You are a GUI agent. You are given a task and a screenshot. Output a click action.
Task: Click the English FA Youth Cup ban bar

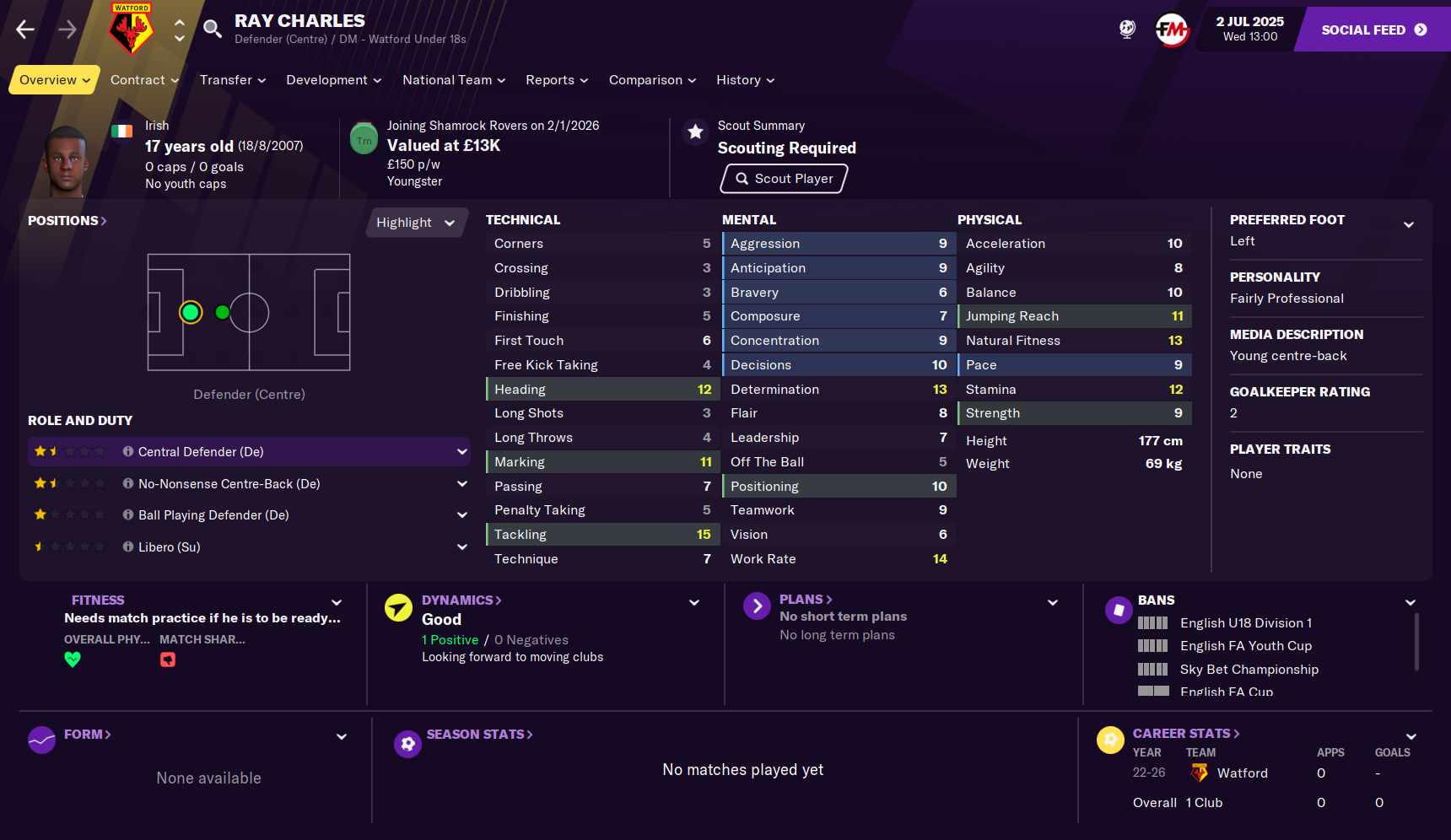[x=1152, y=645]
